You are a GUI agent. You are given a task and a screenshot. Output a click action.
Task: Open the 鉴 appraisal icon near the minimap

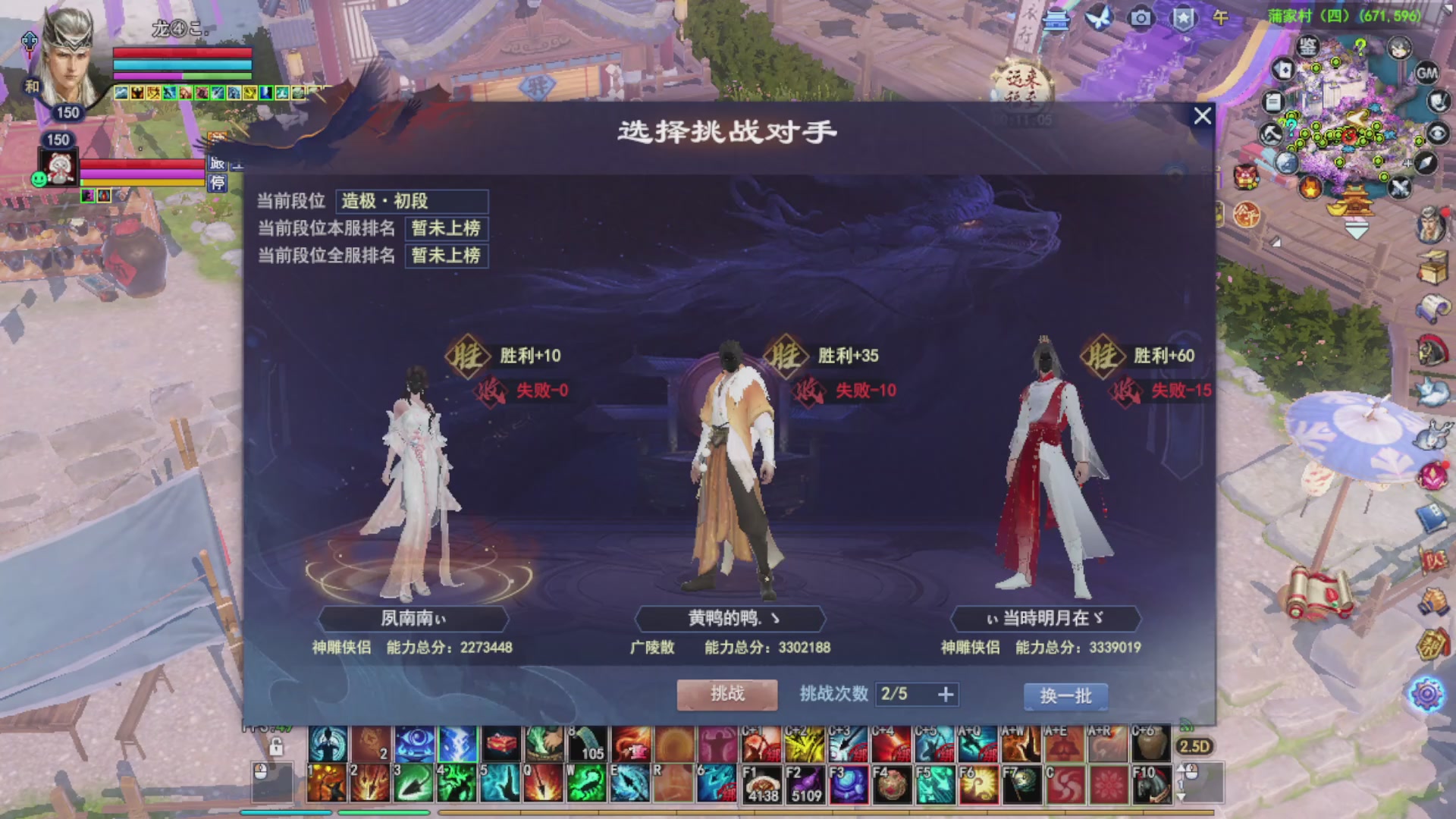coord(1307,46)
